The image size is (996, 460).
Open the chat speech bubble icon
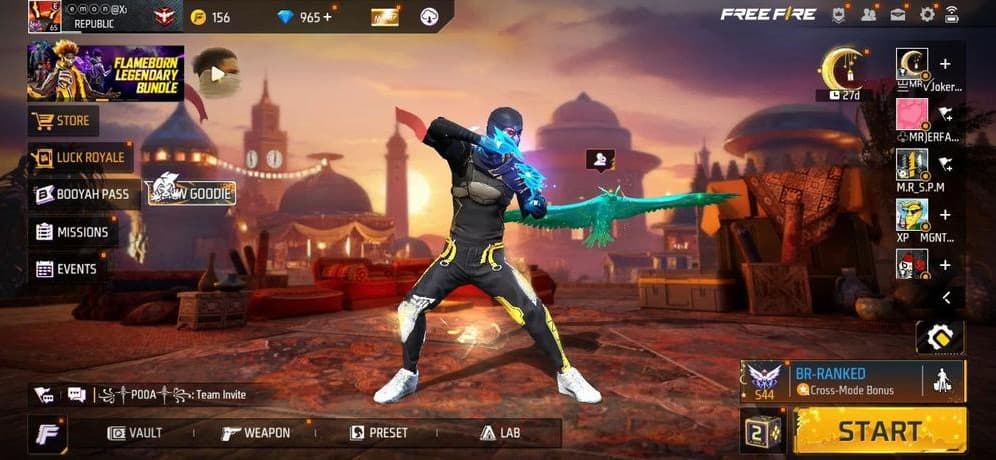pos(77,395)
